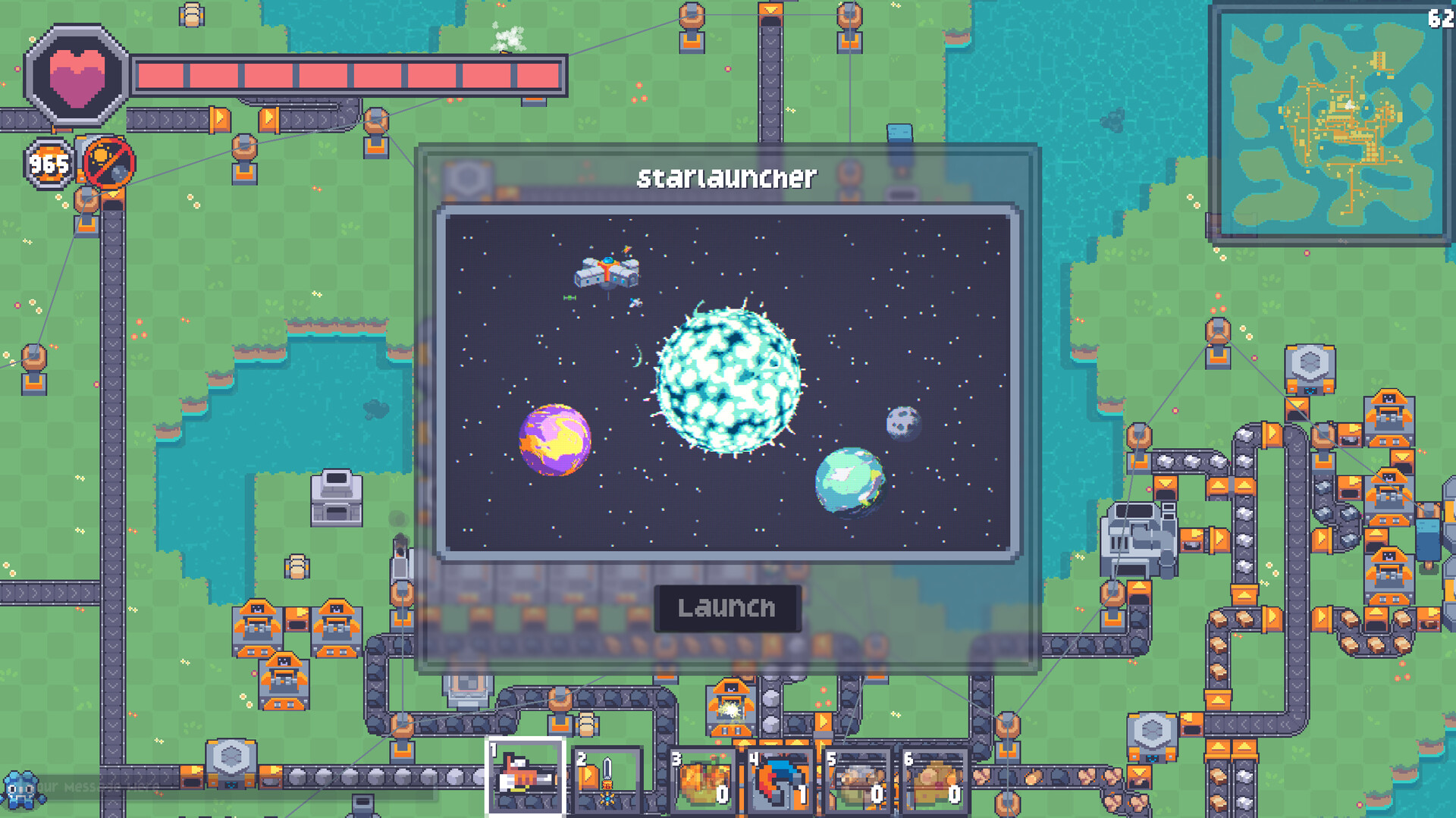This screenshot has height=818, width=1456.
Task: Click the Starlauncher title text
Action: [726, 177]
